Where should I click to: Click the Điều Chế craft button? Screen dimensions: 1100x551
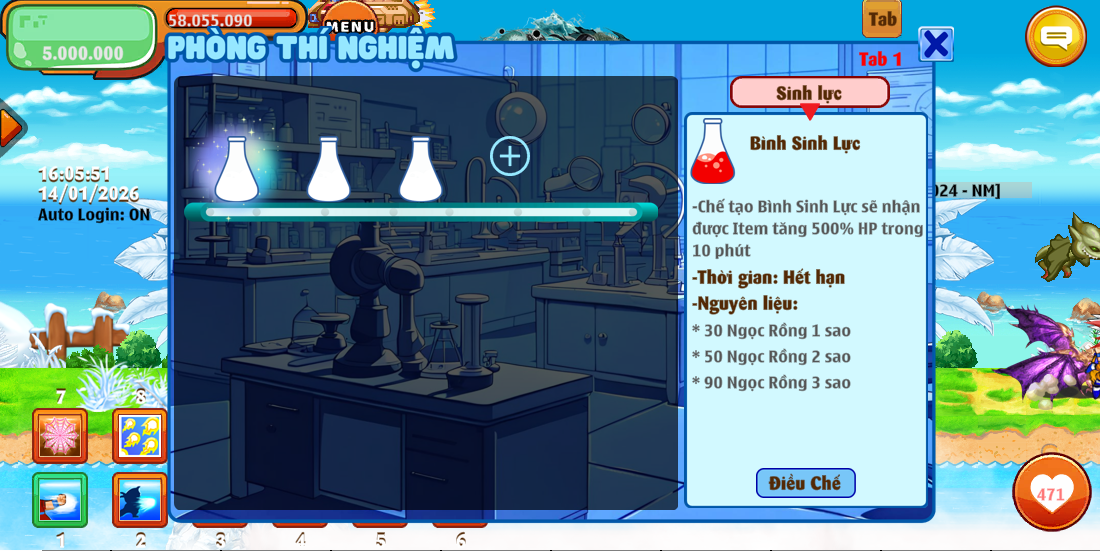coord(805,483)
